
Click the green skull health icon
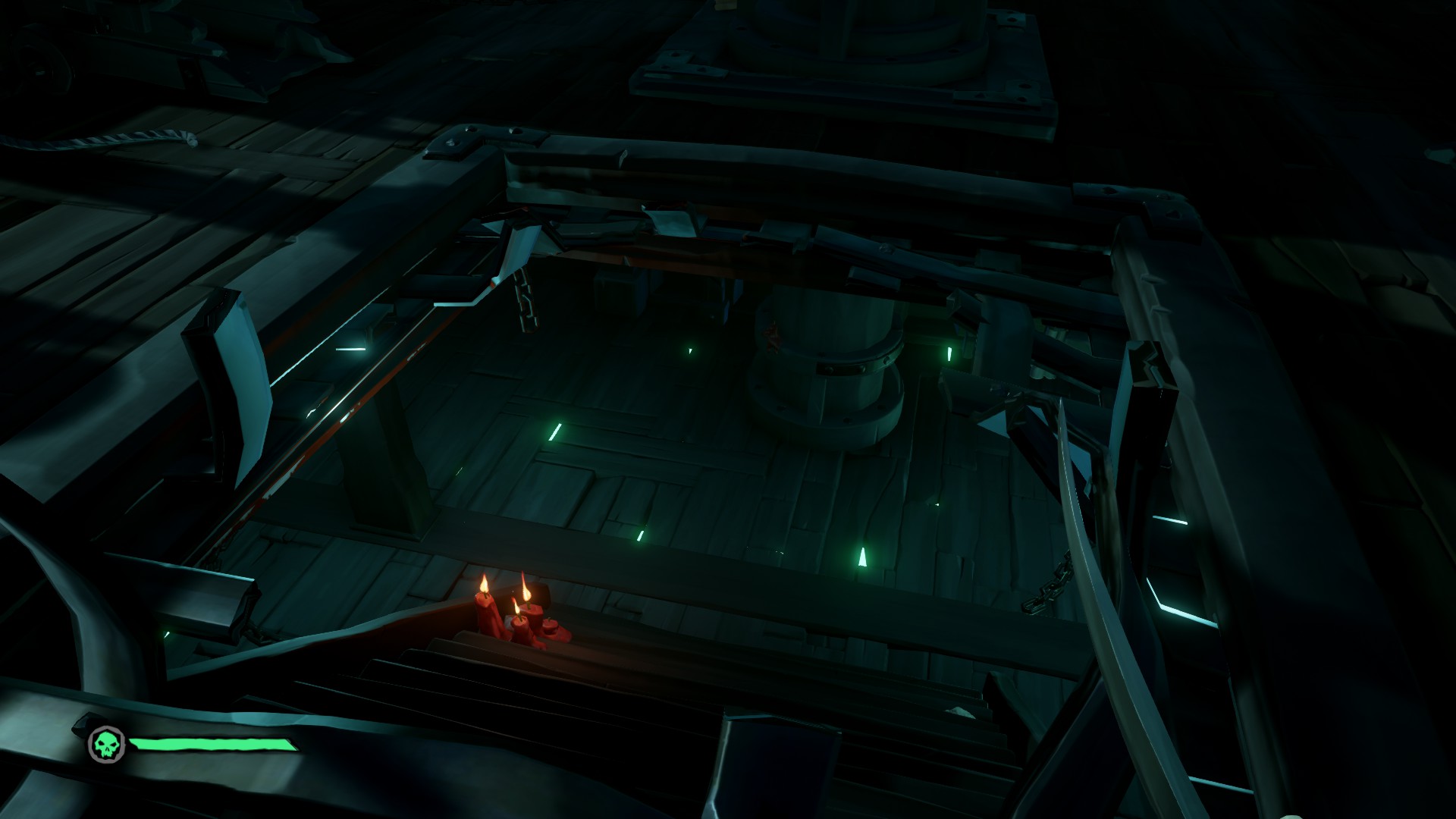[104, 744]
